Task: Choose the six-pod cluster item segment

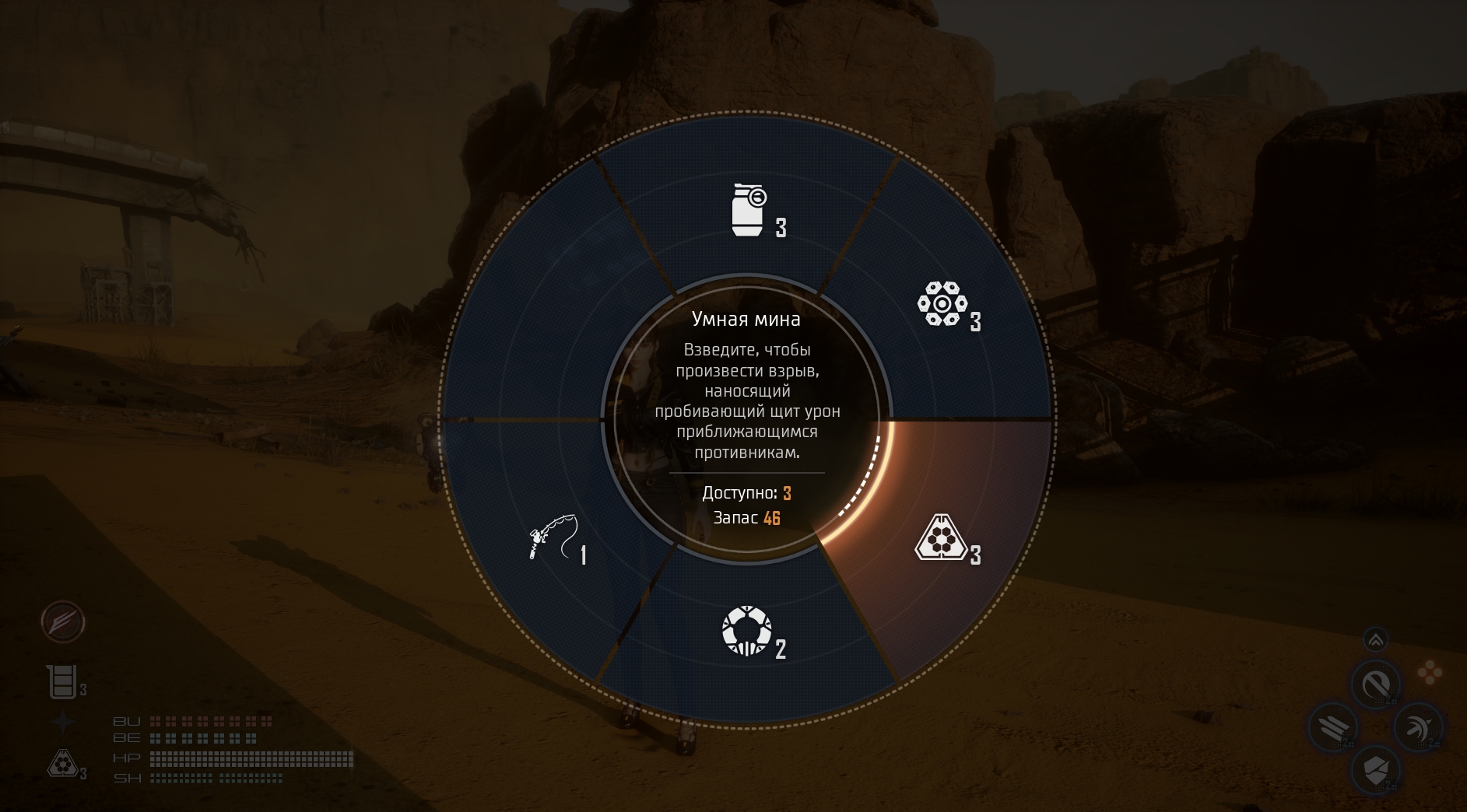Action: (942, 303)
